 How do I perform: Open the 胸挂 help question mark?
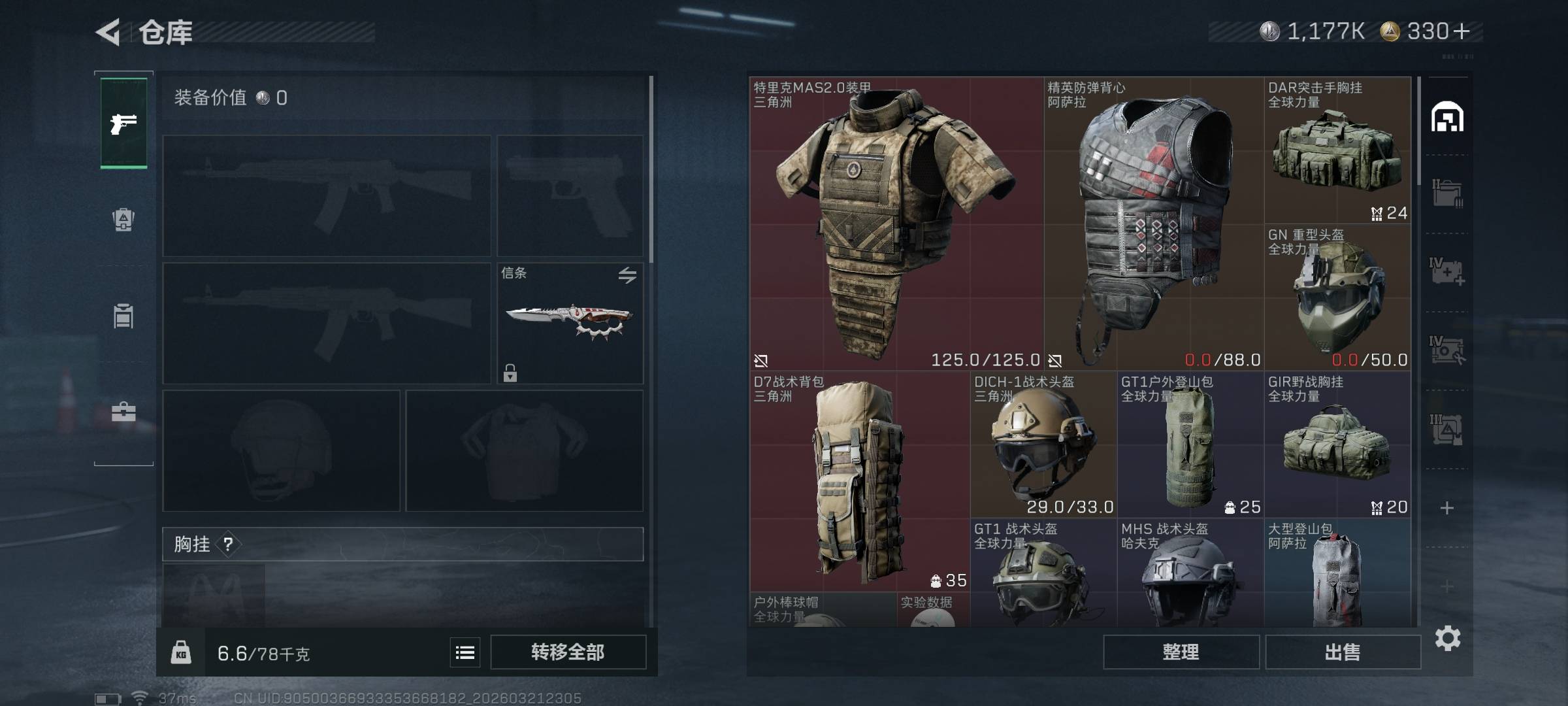[x=228, y=544]
